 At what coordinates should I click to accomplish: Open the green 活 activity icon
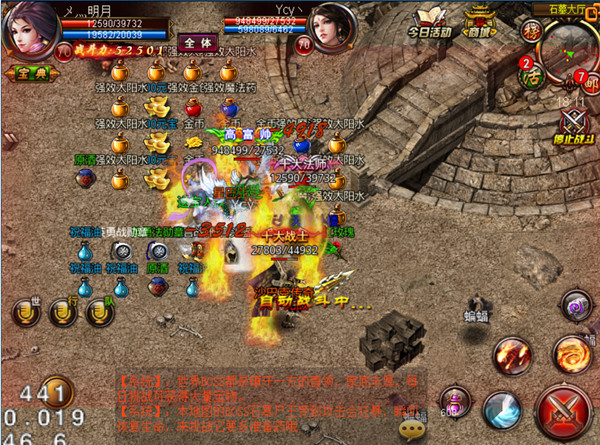[533, 74]
